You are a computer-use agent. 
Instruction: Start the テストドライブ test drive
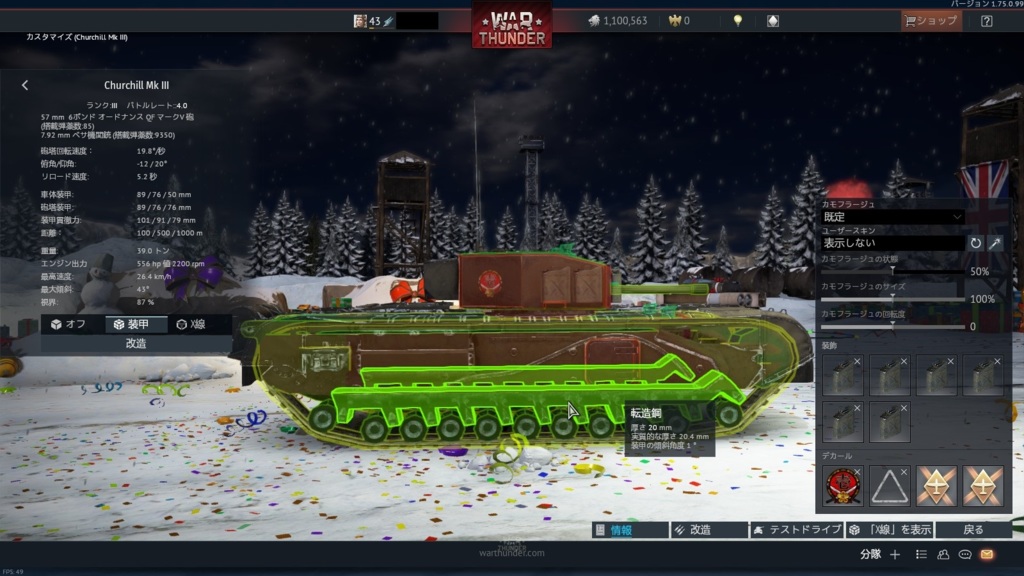[x=797, y=530]
